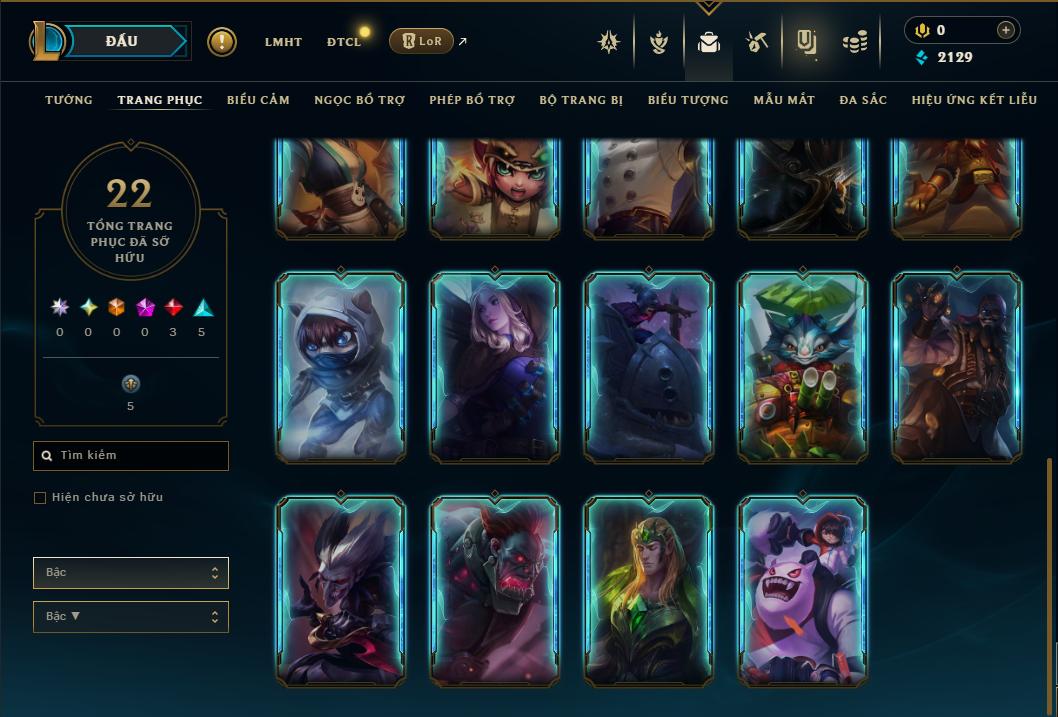
Task: Click the ĐẤU play button
Action: click(122, 41)
